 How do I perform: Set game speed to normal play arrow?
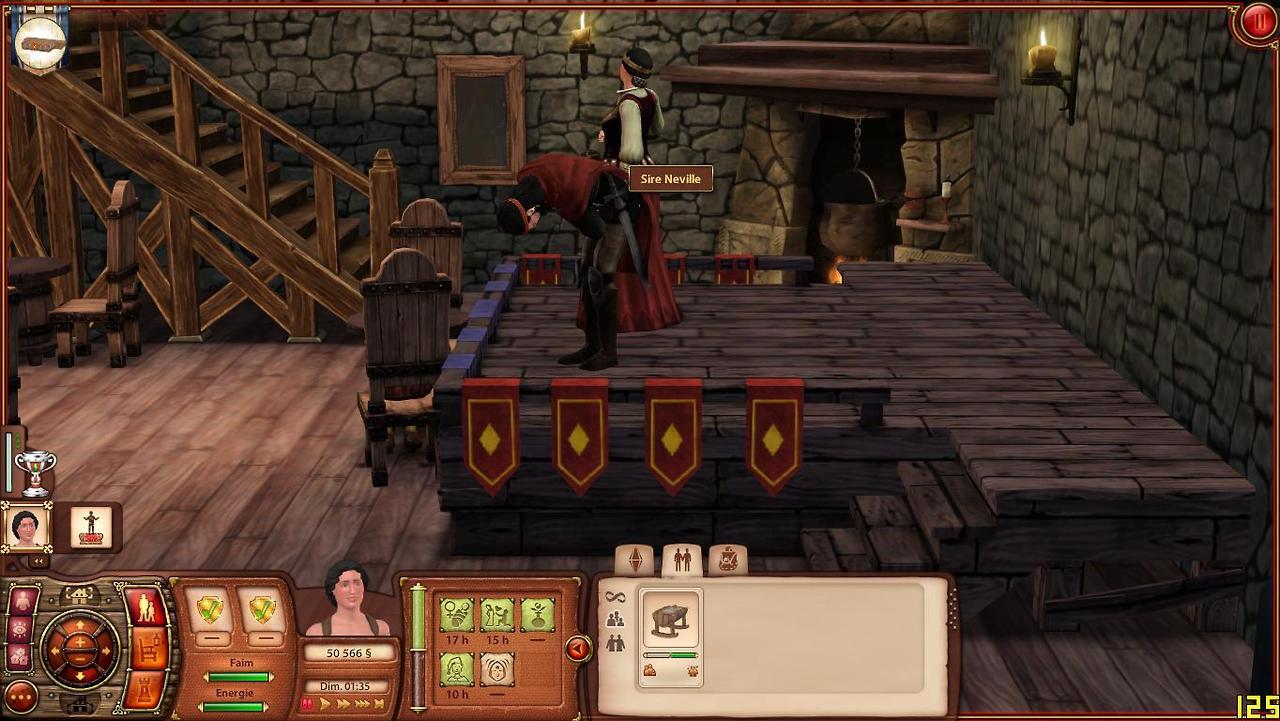(x=325, y=704)
